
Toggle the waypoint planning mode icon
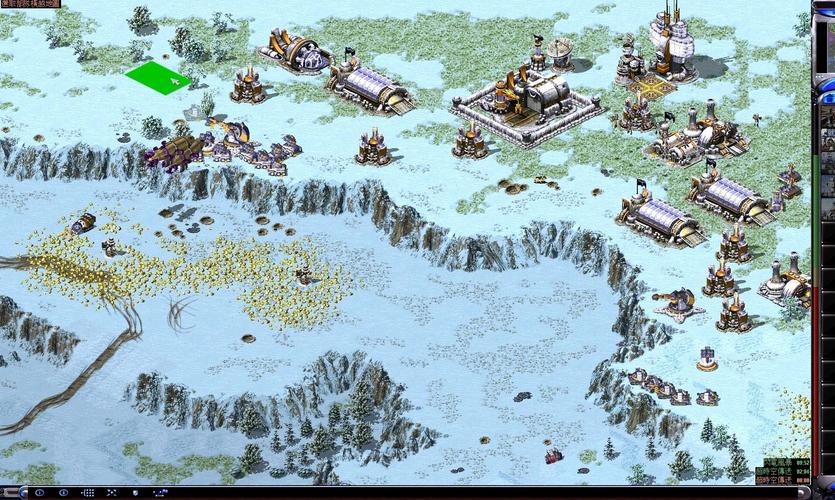(x=160, y=492)
